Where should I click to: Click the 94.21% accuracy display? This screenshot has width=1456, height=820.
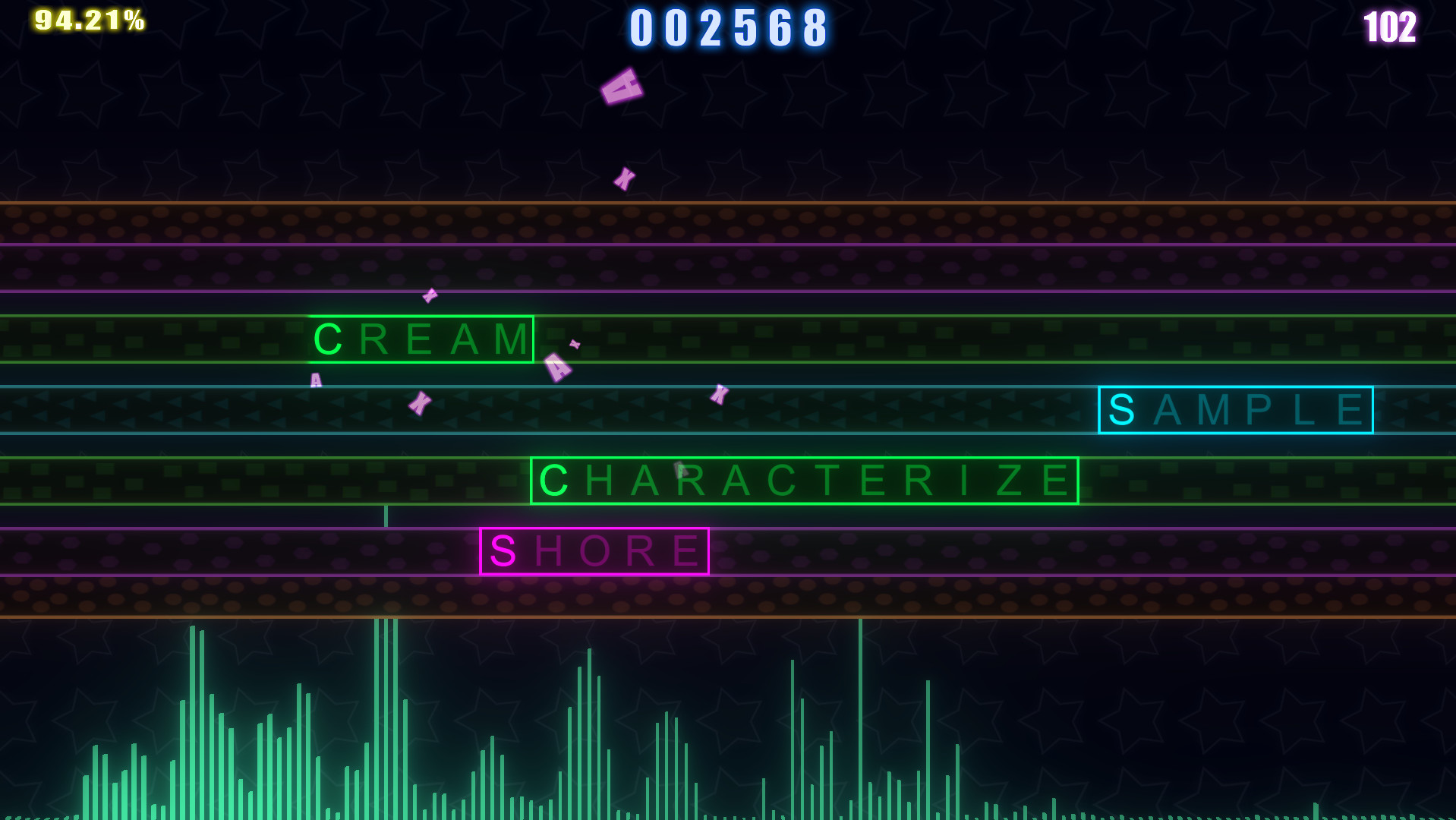(86, 19)
